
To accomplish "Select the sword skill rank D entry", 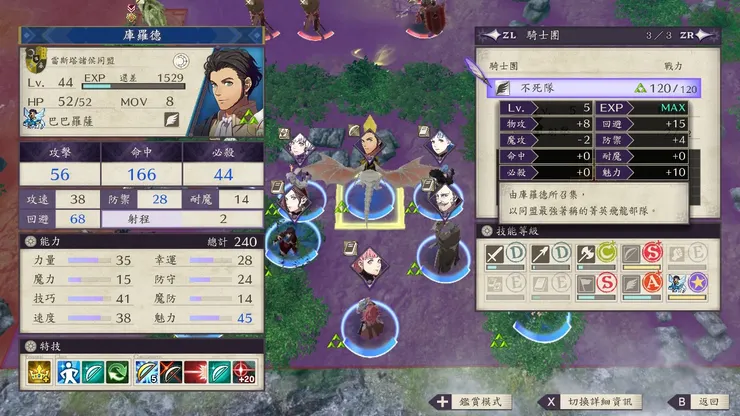I will coord(507,255).
